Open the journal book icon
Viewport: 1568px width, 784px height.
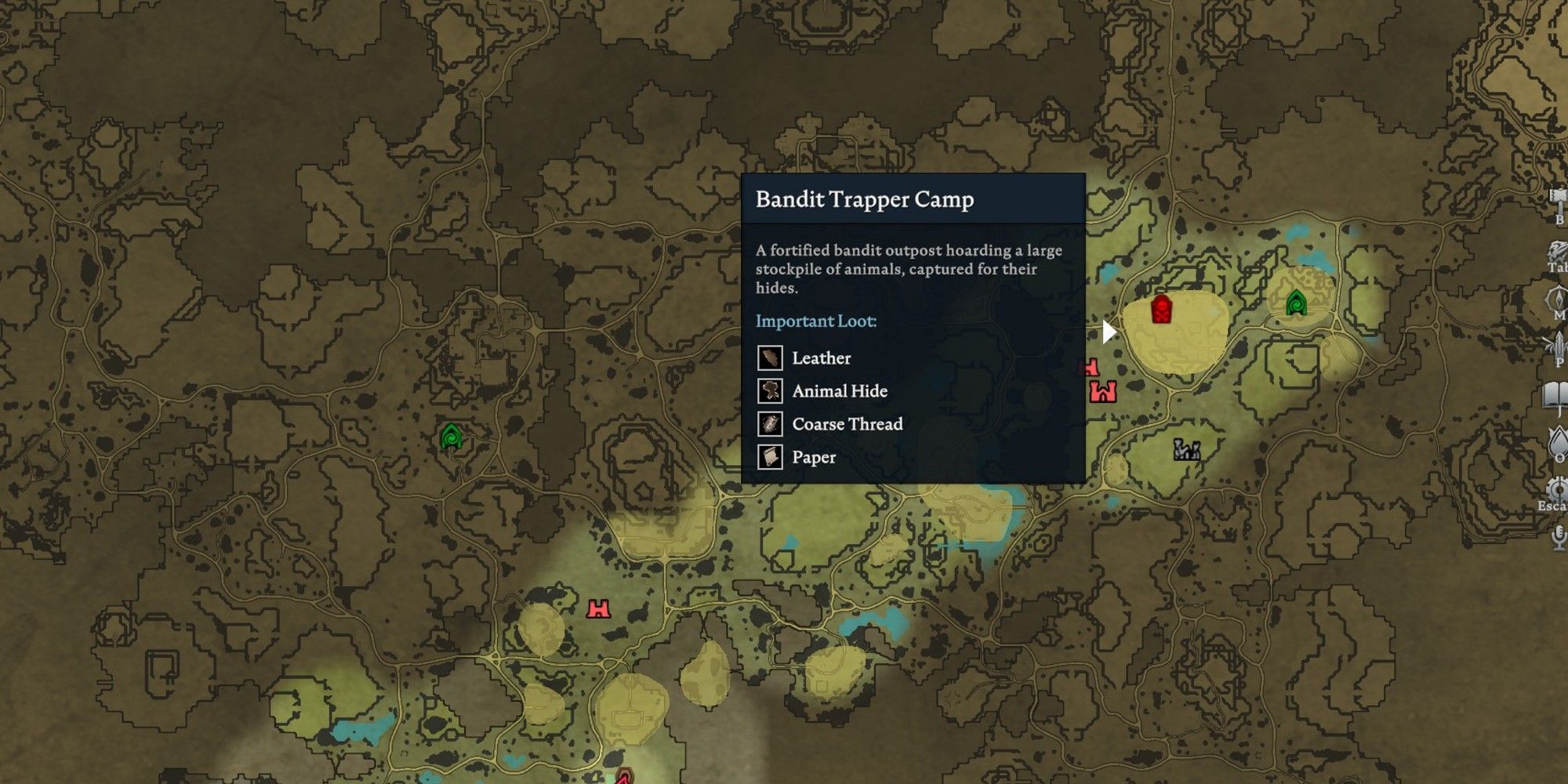click(1556, 394)
